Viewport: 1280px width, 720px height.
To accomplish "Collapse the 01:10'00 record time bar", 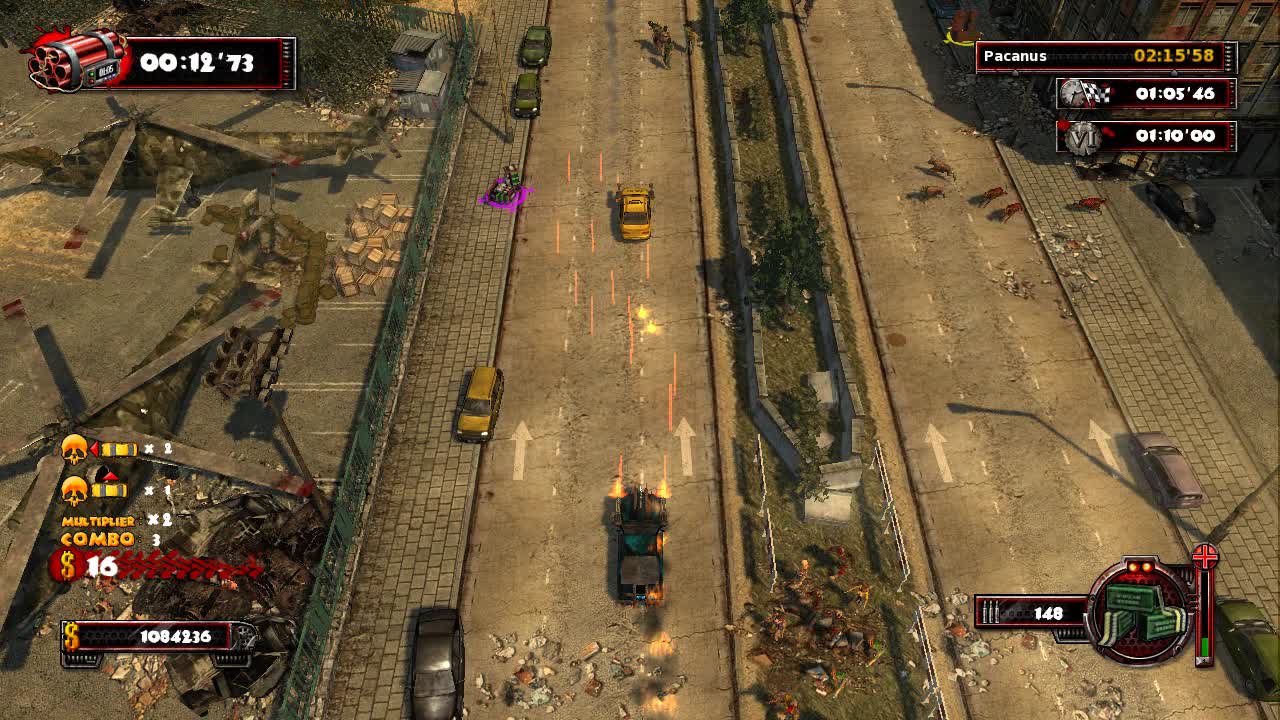I will coord(1160,137).
